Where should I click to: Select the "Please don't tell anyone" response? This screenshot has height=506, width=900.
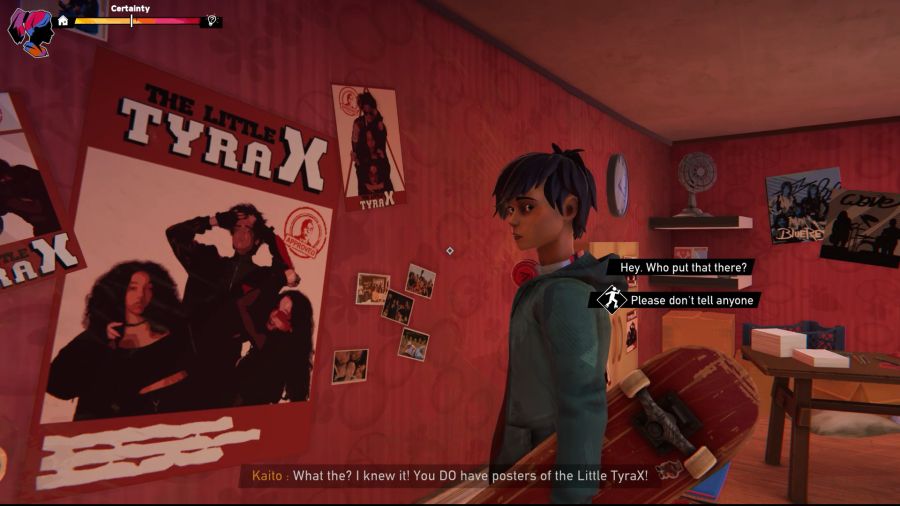(693, 300)
